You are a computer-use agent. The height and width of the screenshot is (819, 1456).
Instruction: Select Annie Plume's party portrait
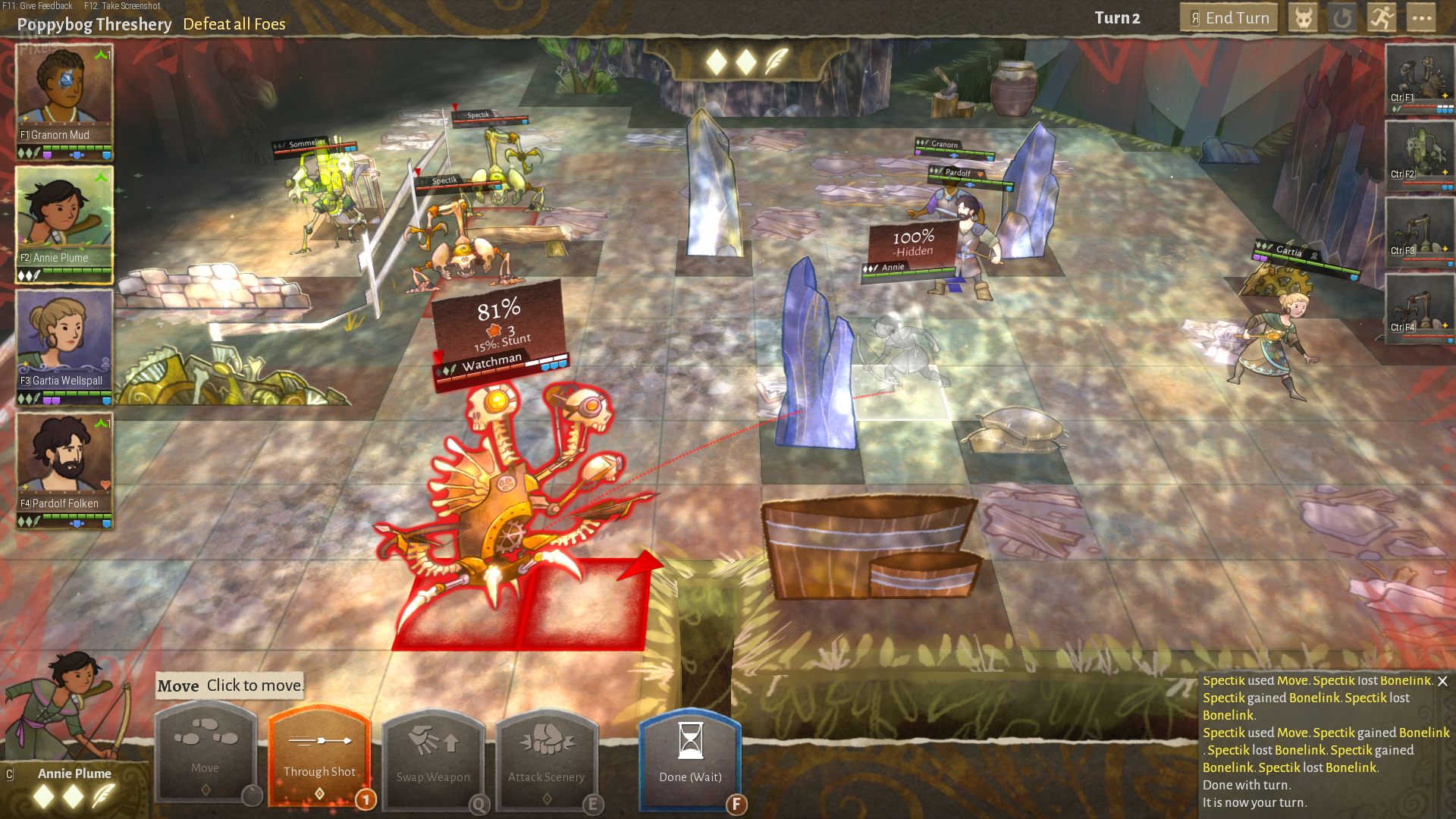tap(64, 218)
